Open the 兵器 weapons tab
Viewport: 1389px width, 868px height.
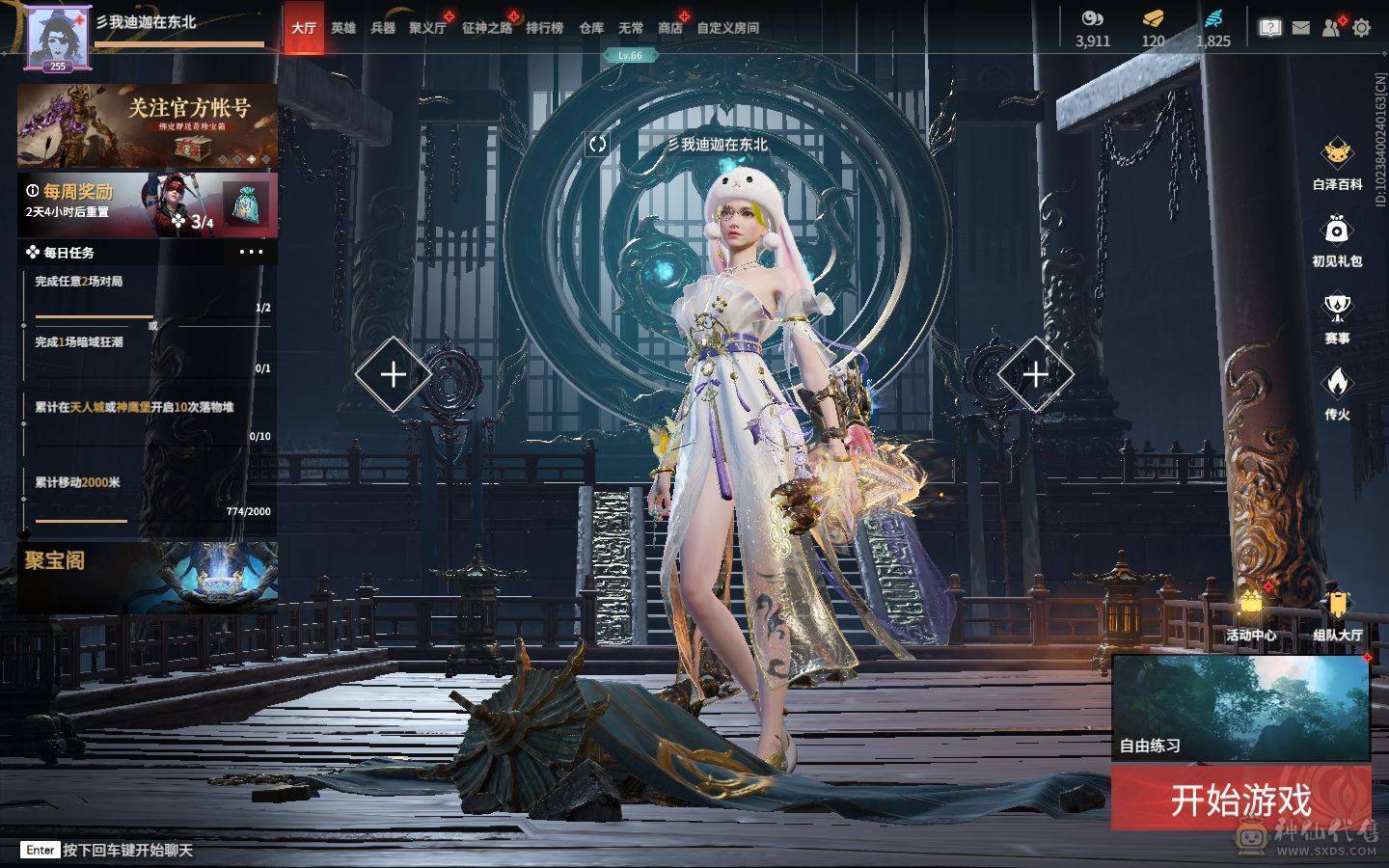tap(383, 28)
